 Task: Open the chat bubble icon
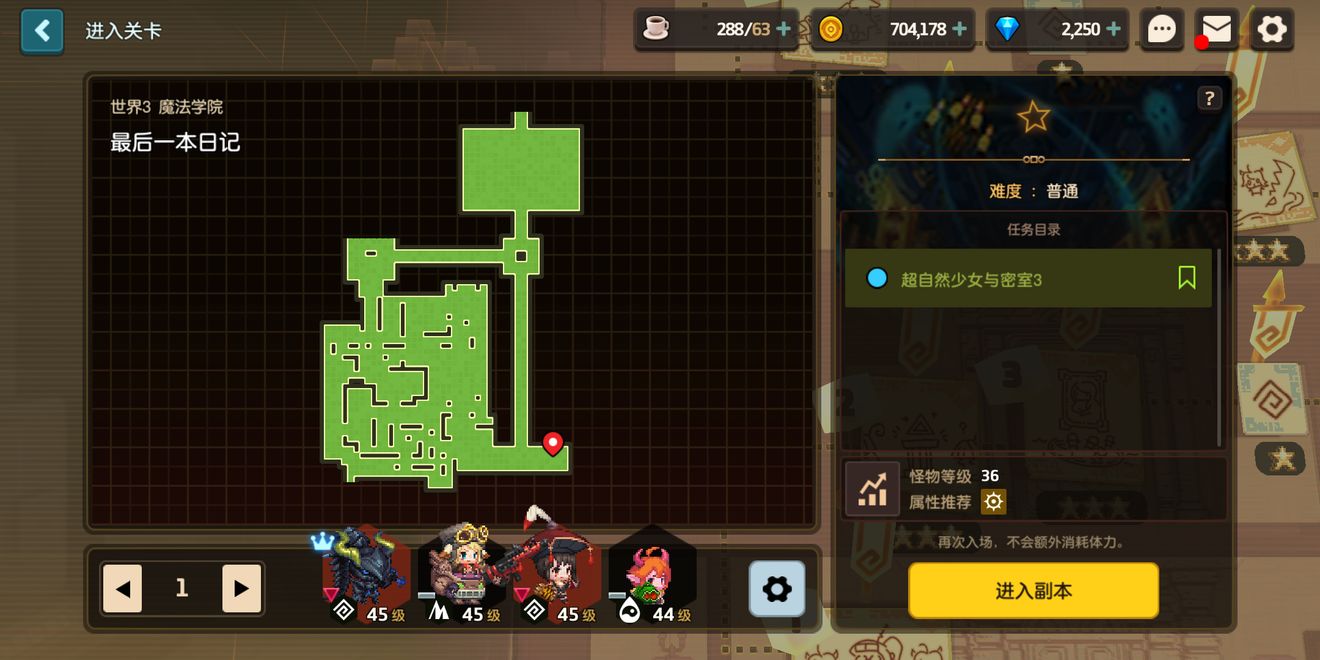[1161, 30]
